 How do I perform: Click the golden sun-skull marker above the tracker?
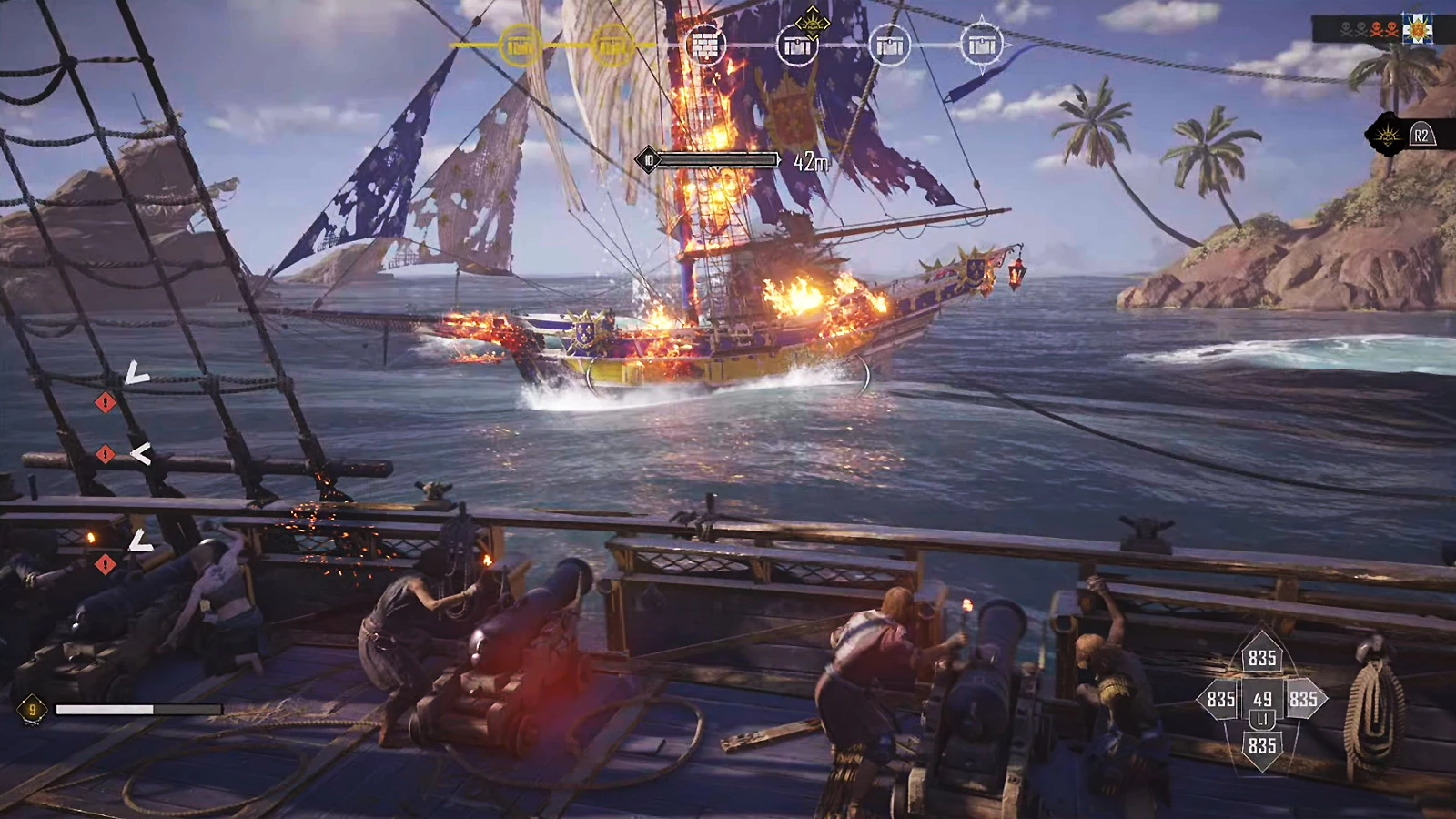[811, 19]
